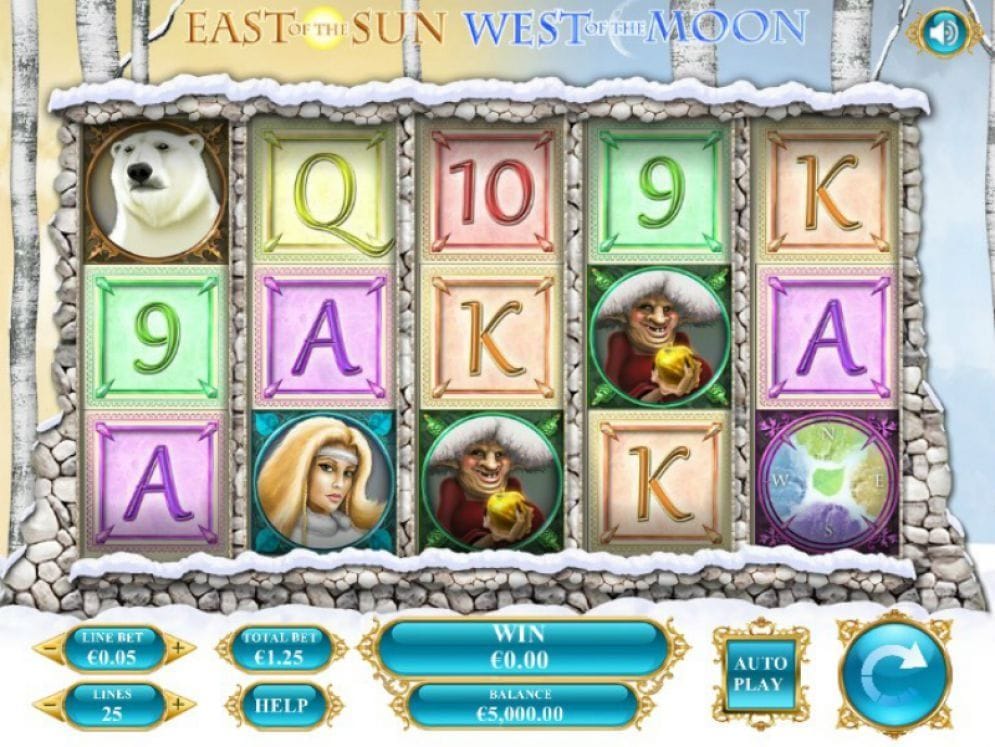Open the Help screen
Viewport: 995px width, 747px height.
280,704
